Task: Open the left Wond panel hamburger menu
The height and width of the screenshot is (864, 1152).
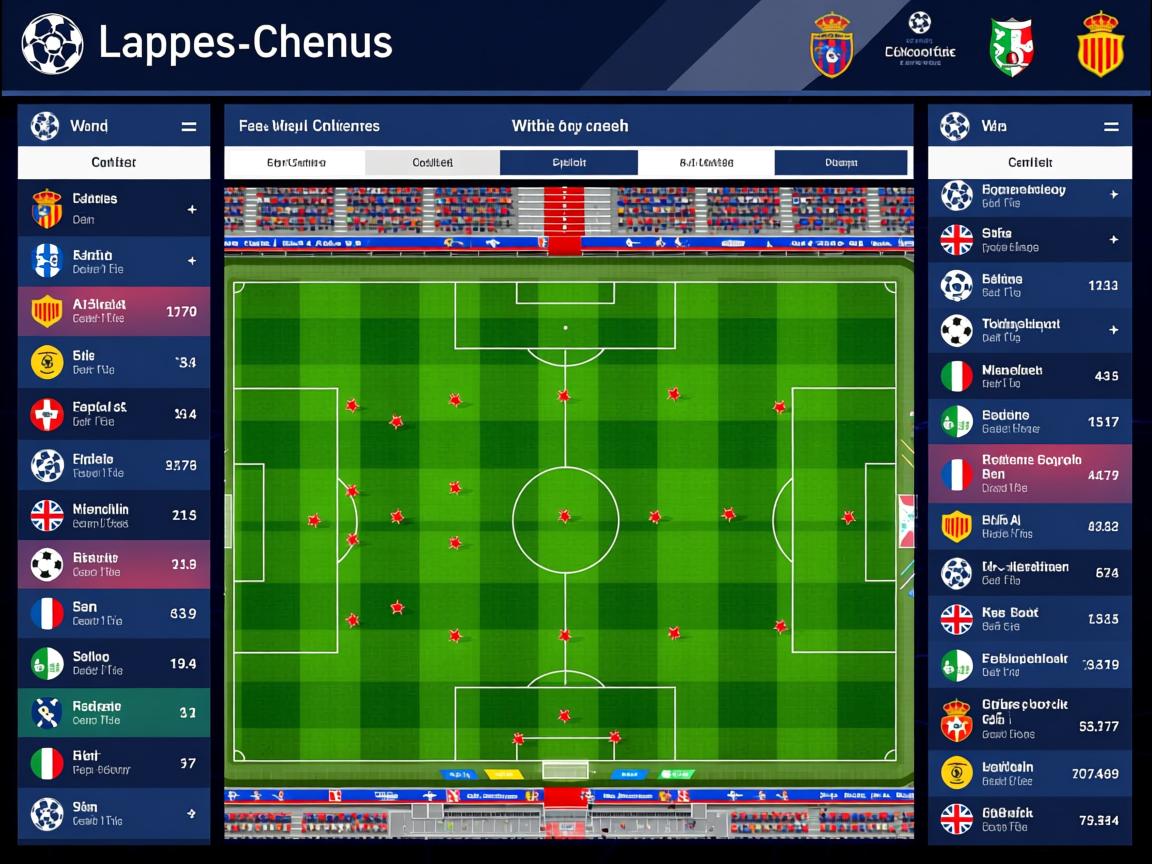Action: [188, 127]
